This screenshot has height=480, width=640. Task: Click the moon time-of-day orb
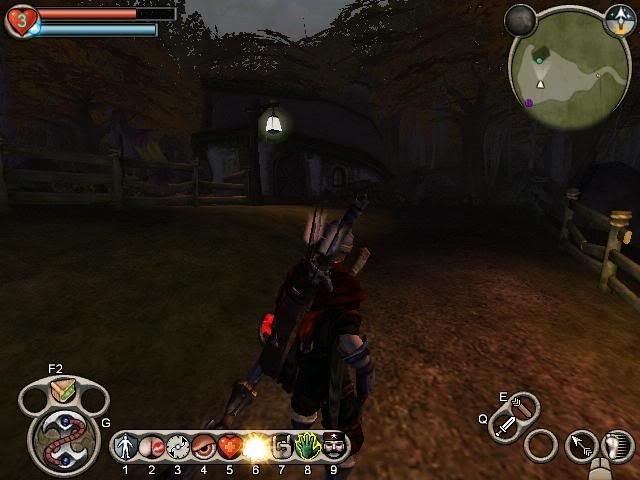520,18
